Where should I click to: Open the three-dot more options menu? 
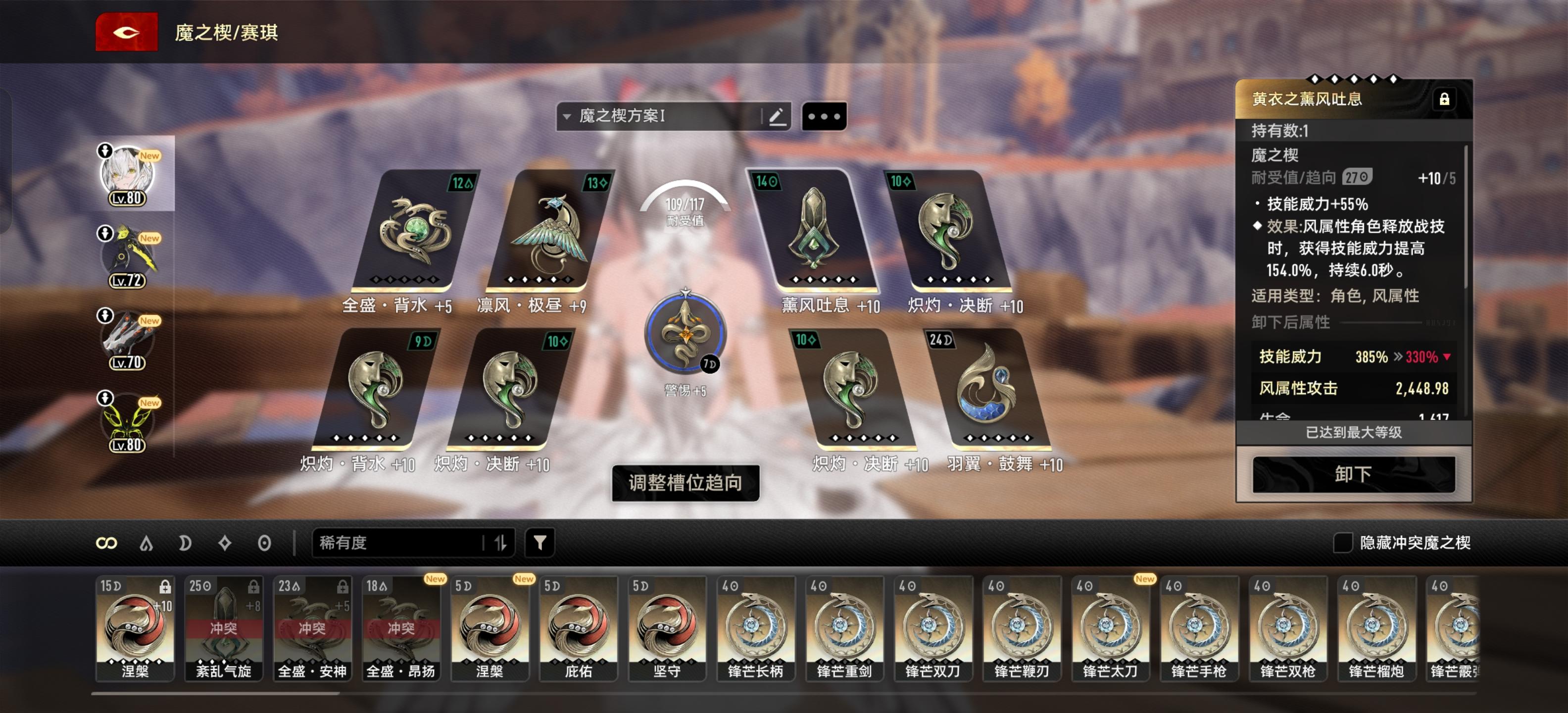tap(825, 117)
